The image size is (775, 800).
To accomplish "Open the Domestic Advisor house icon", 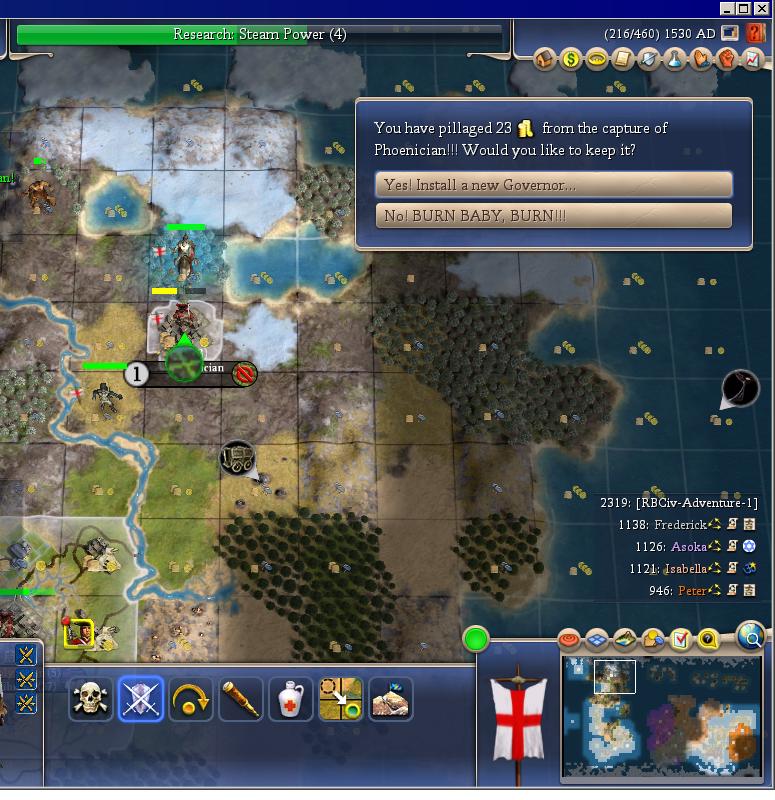I will click(545, 59).
